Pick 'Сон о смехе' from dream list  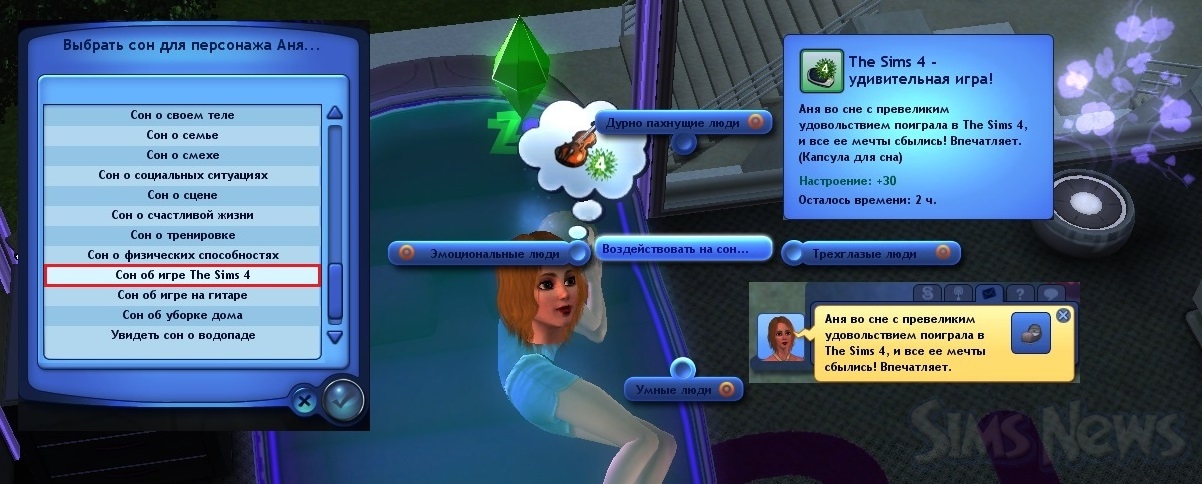click(182, 155)
